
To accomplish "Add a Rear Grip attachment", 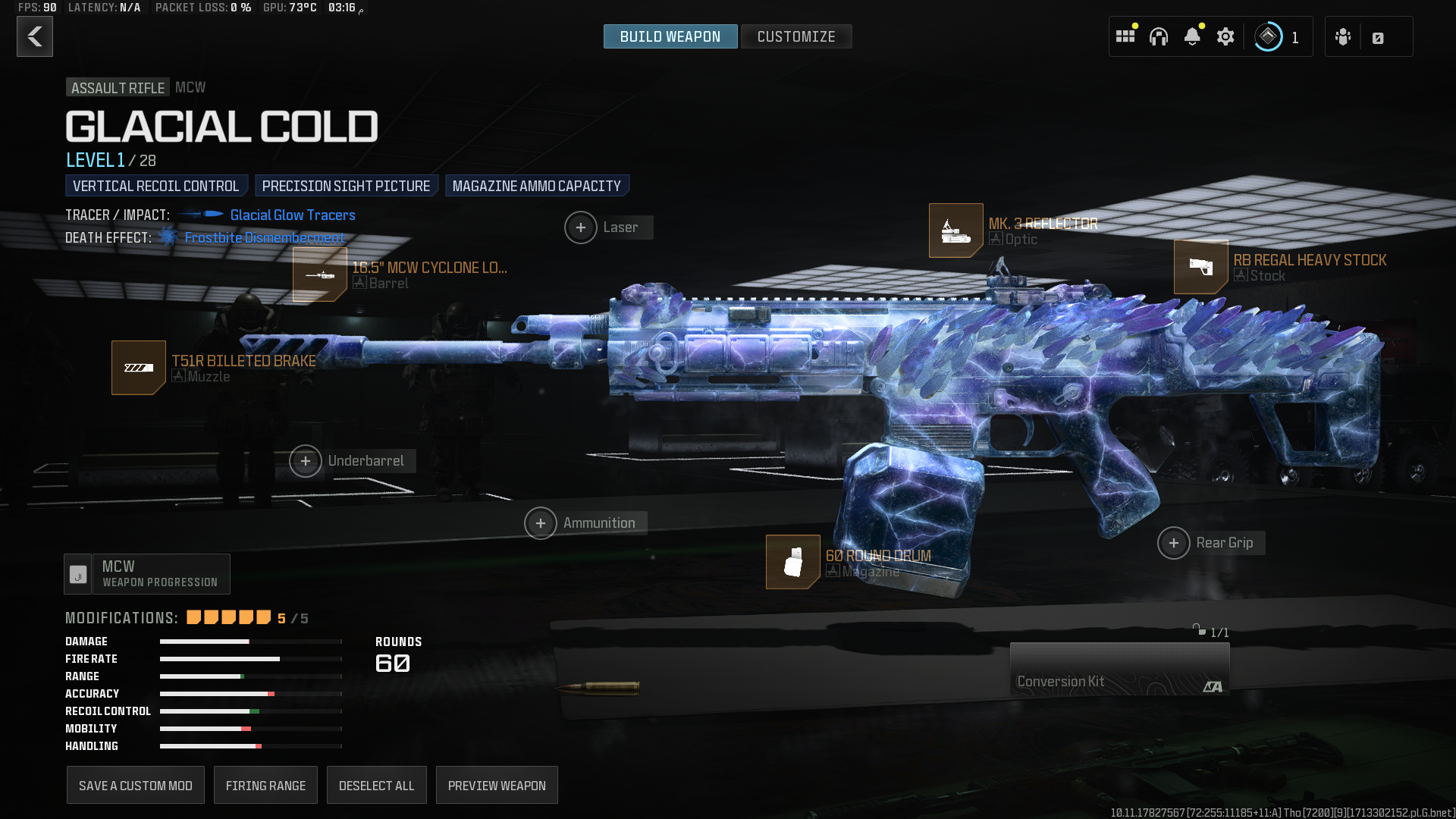I will pyautogui.click(x=1174, y=543).
